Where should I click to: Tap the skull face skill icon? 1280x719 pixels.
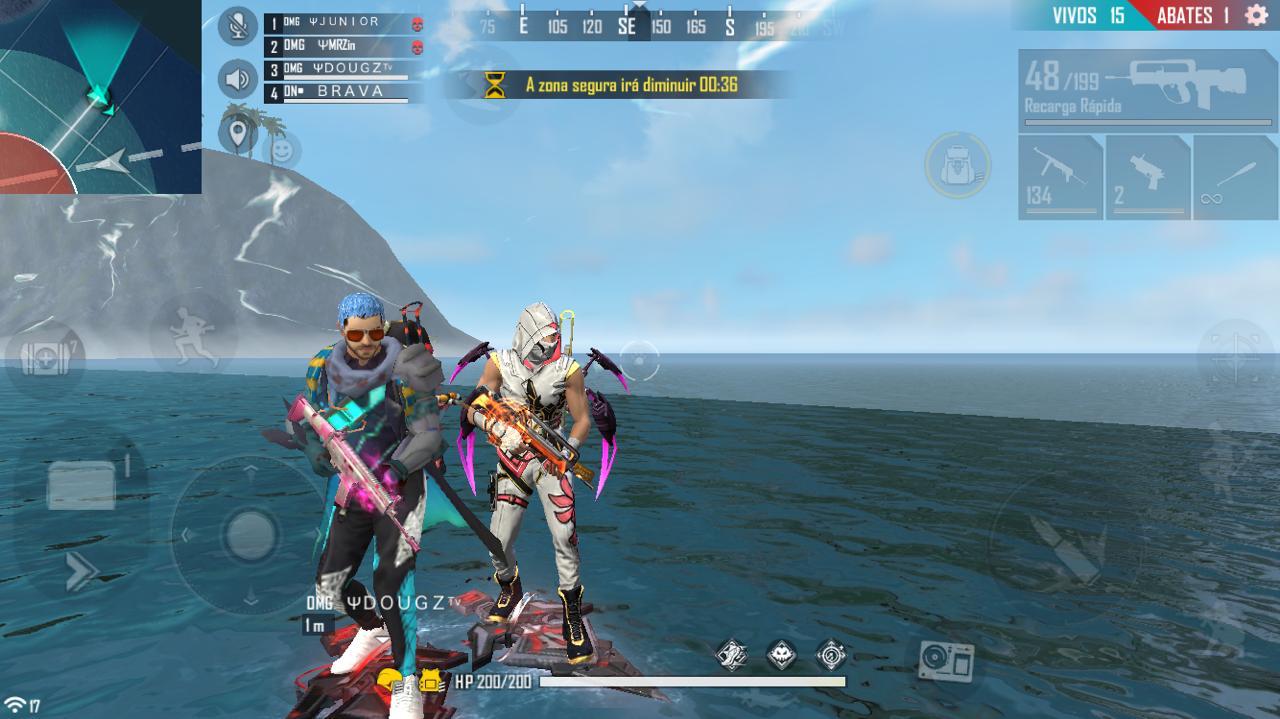(782, 655)
